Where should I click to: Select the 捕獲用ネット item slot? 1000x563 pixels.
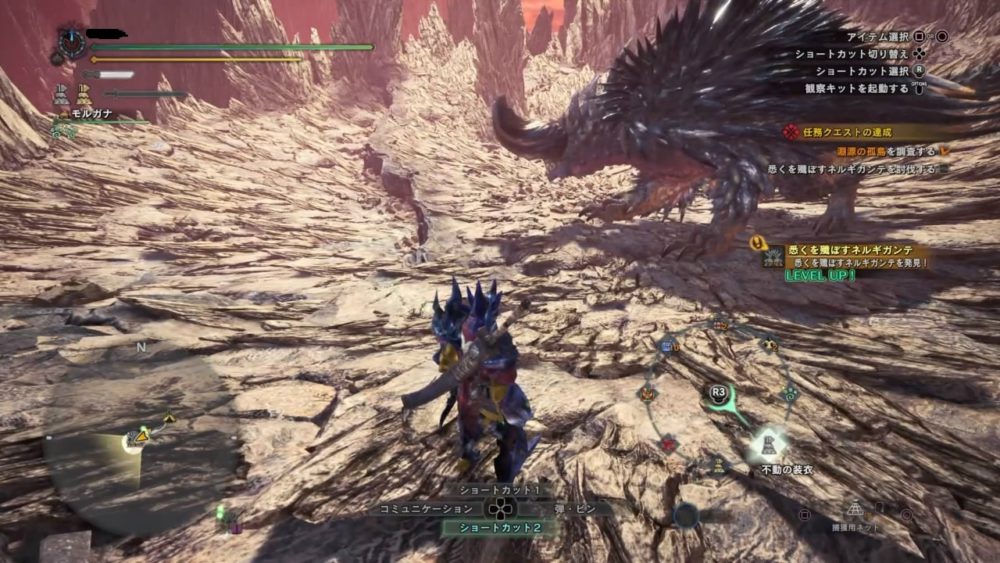tap(855, 512)
